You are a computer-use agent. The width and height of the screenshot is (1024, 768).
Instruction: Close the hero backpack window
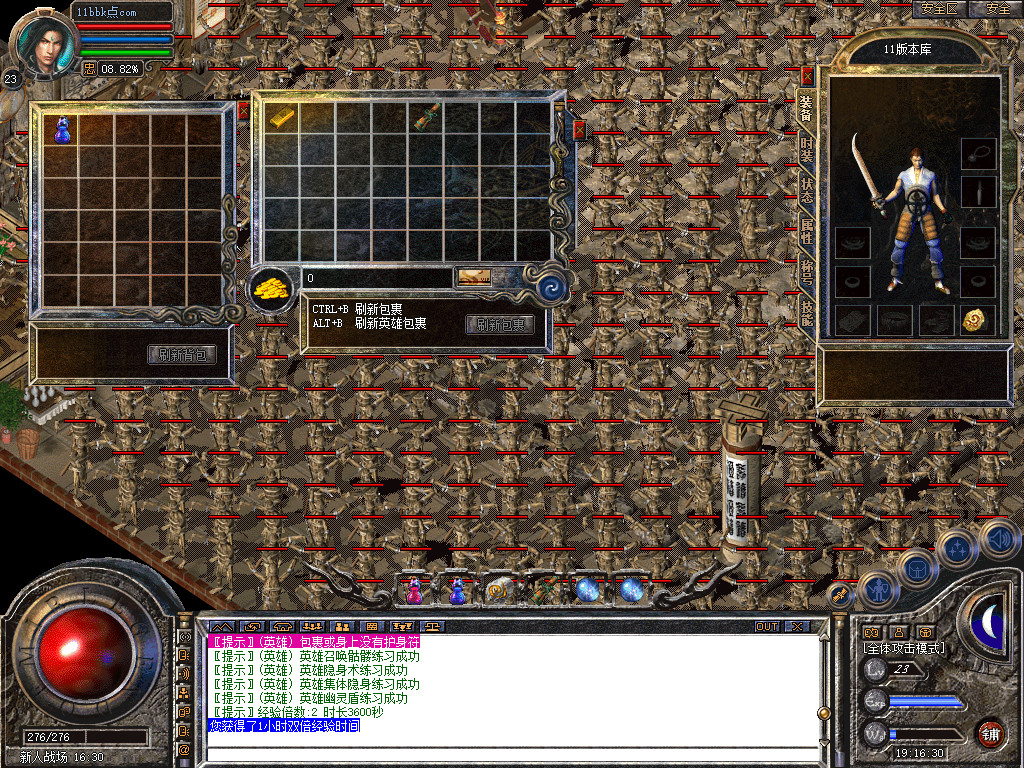coord(243,111)
